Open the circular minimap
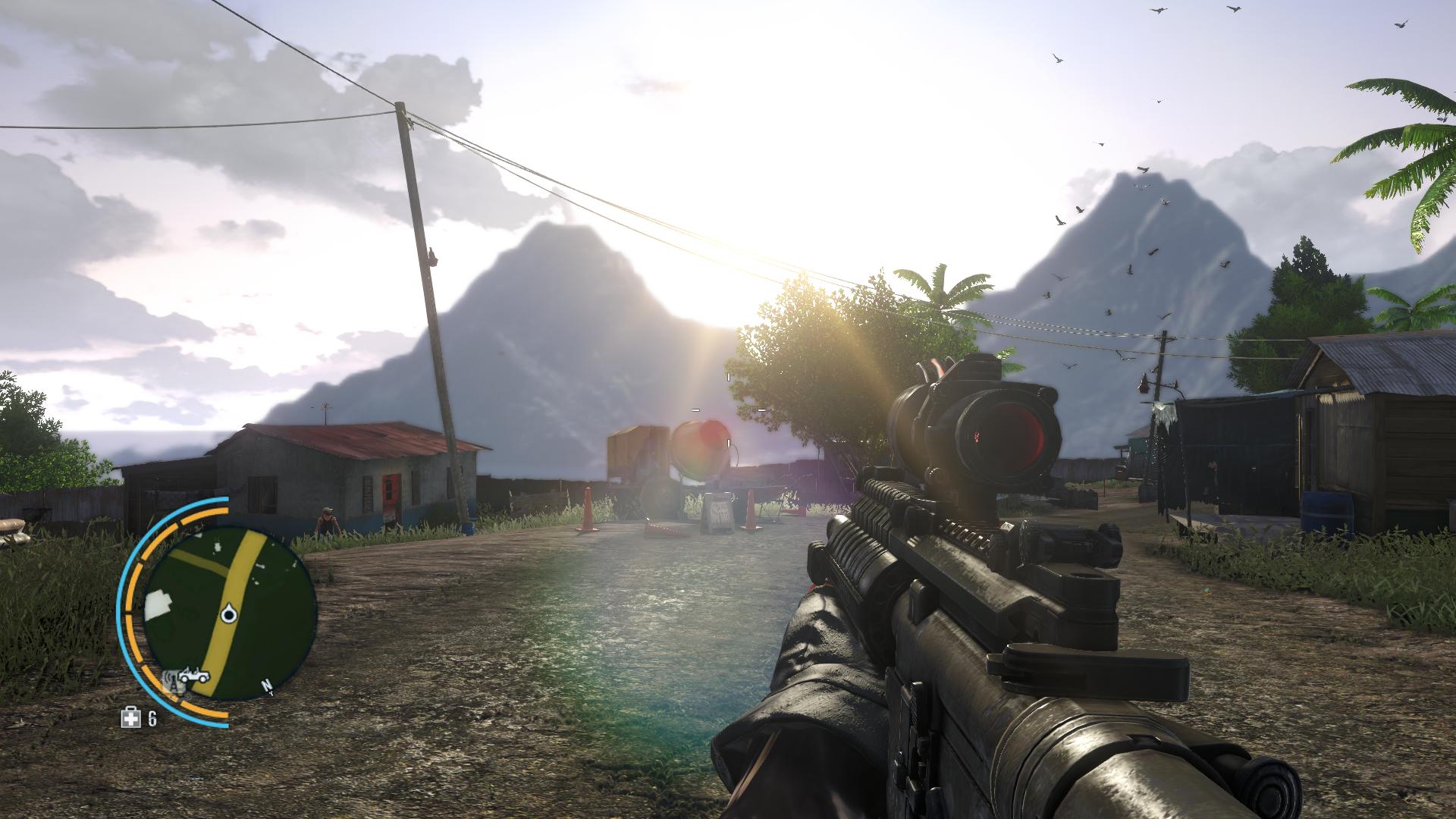The width and height of the screenshot is (1456, 819). point(229,614)
